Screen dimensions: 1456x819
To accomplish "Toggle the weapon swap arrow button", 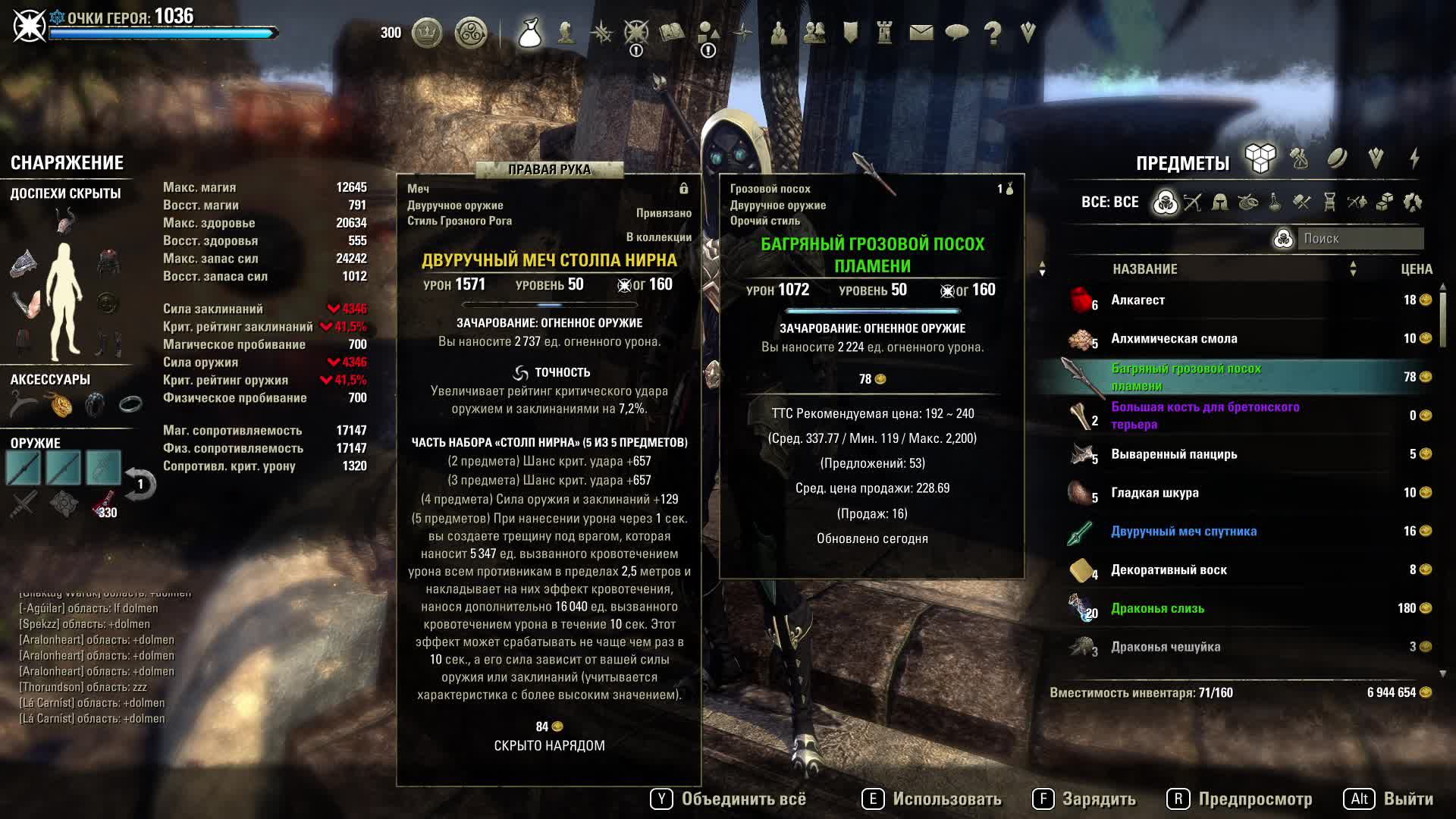I will tap(140, 484).
